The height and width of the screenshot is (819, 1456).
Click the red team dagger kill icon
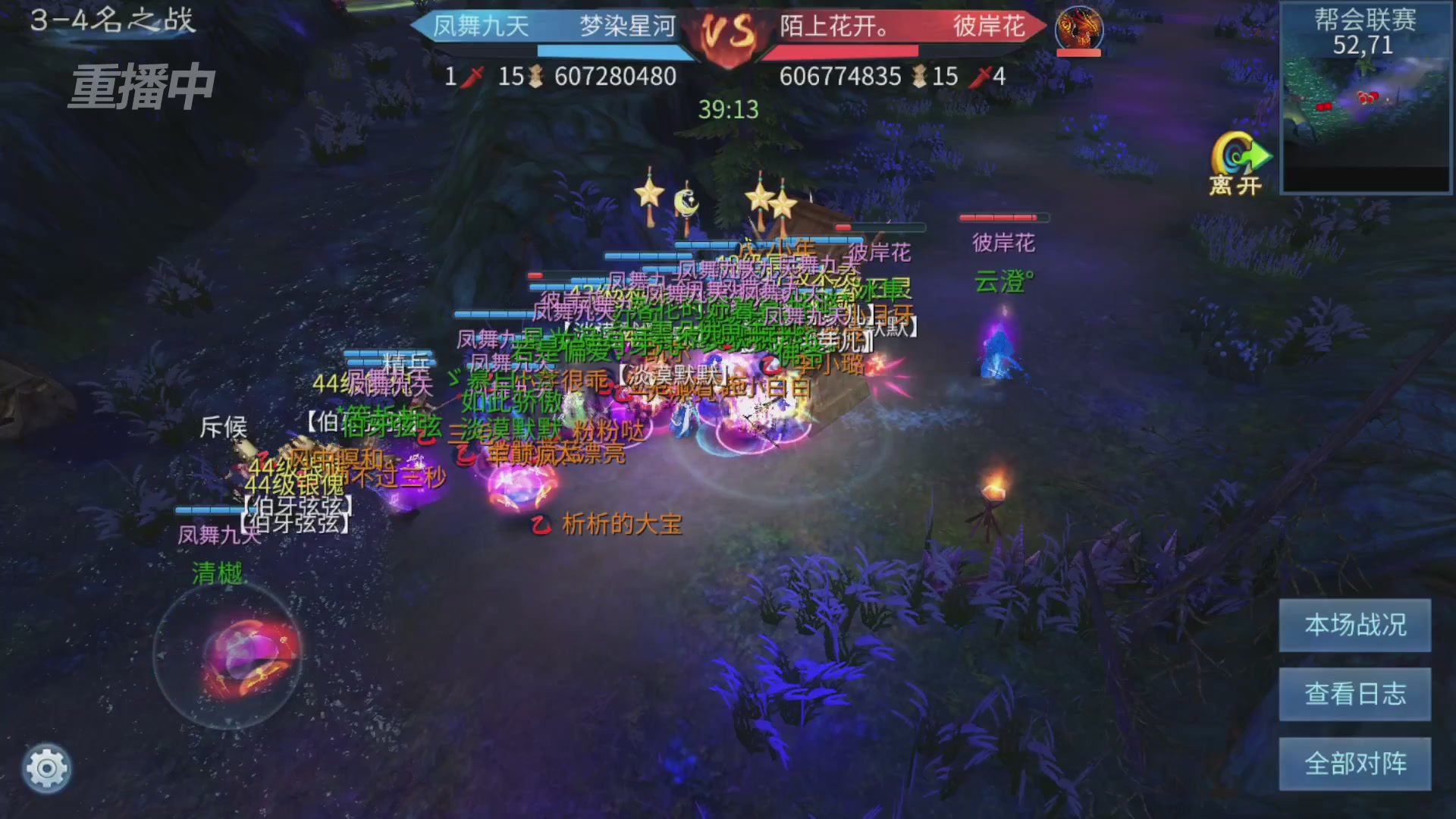[982, 77]
